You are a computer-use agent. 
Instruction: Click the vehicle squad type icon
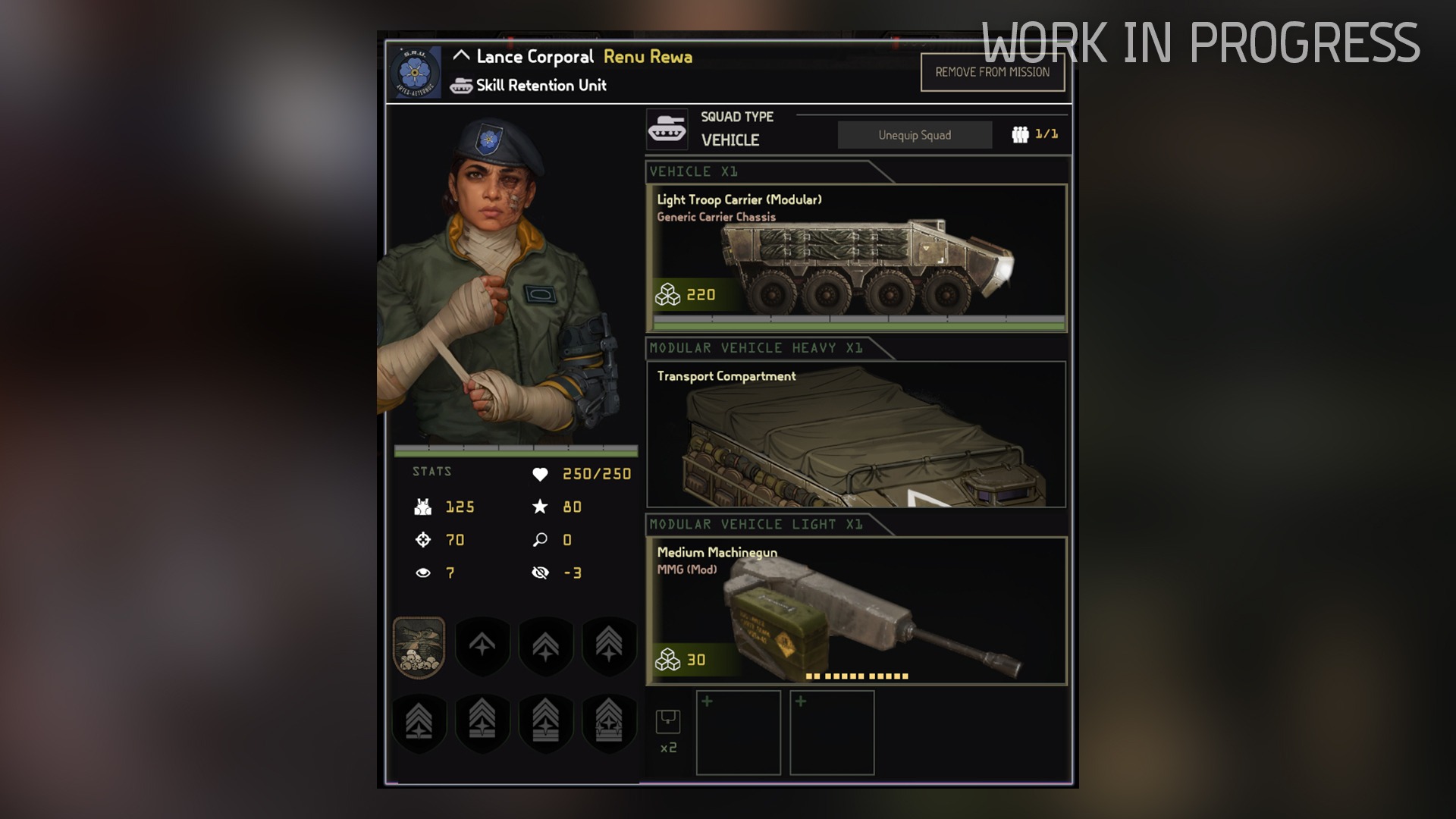[x=667, y=129]
